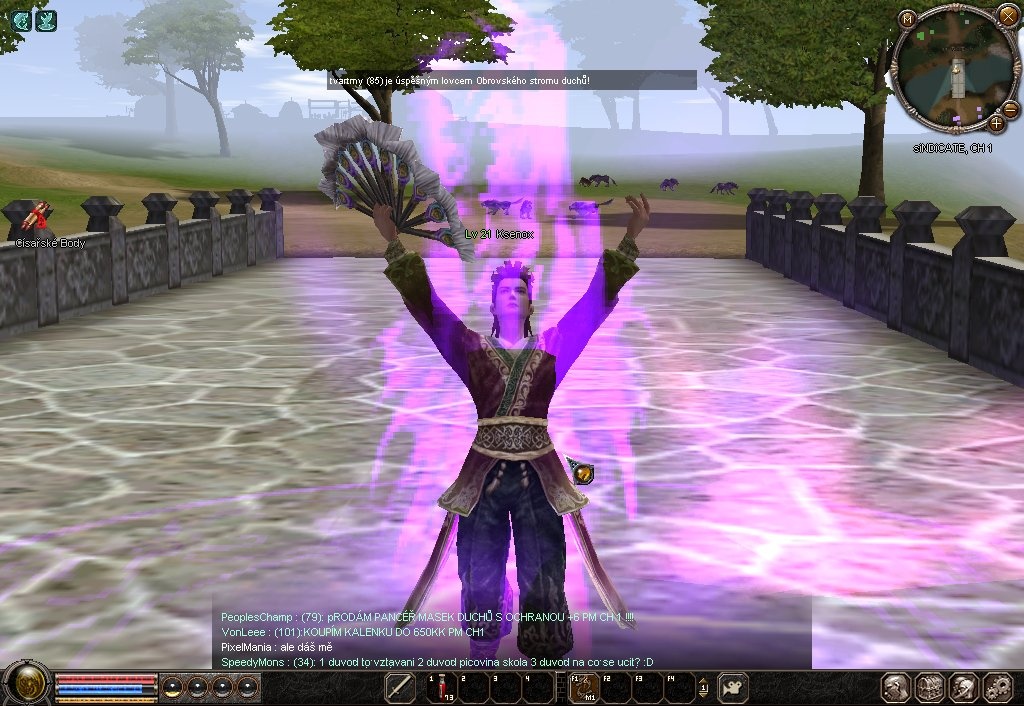This screenshot has height=706, width=1024.
Task: Activate the F1 skill slot
Action: click(582, 688)
